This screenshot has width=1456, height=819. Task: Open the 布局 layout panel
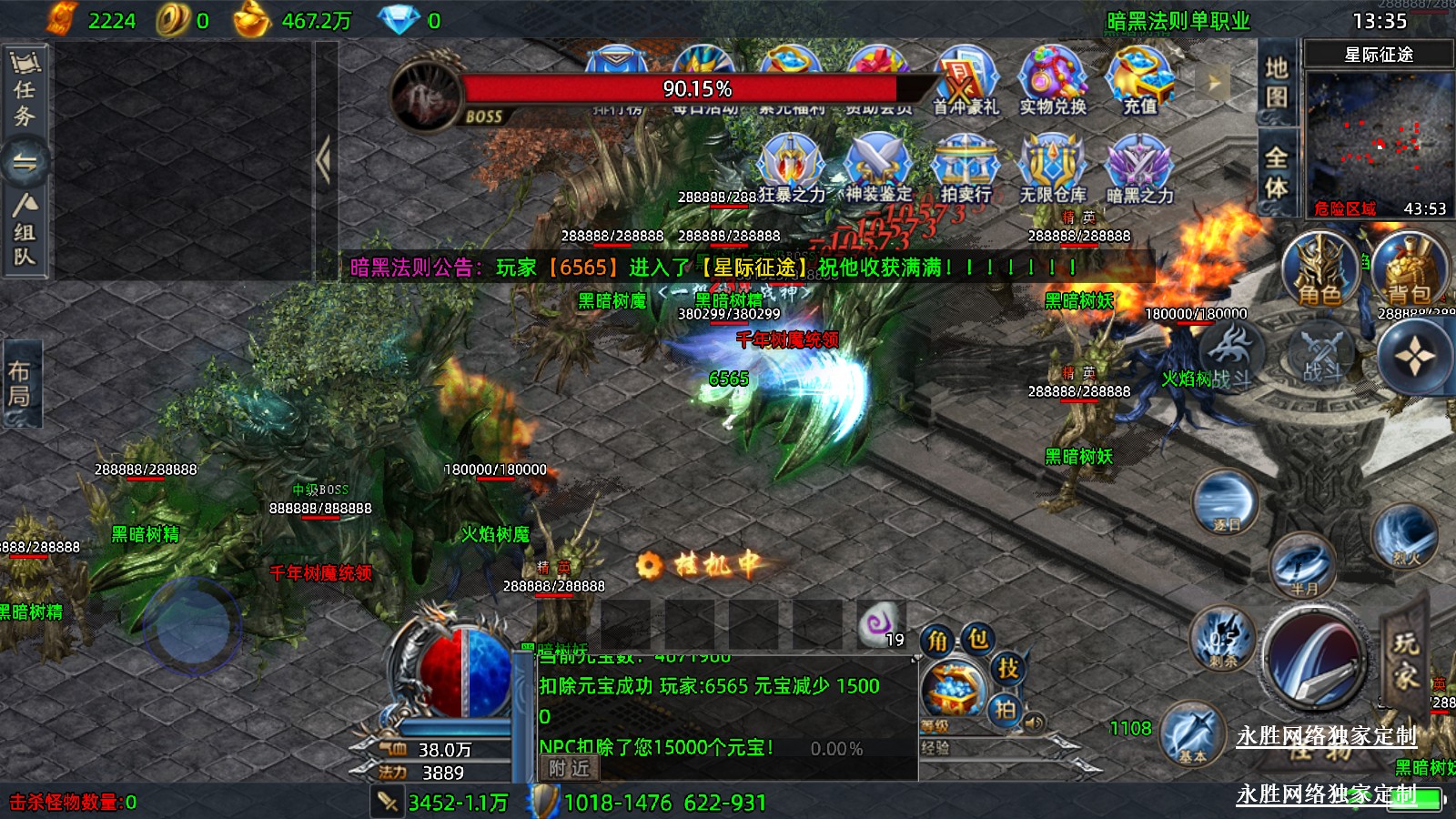point(20,383)
